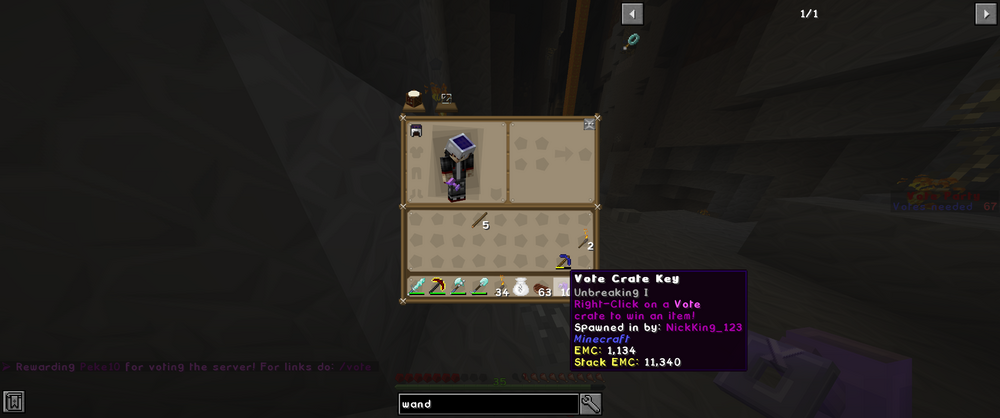Select the diamond sword in the hotbar

click(418, 287)
